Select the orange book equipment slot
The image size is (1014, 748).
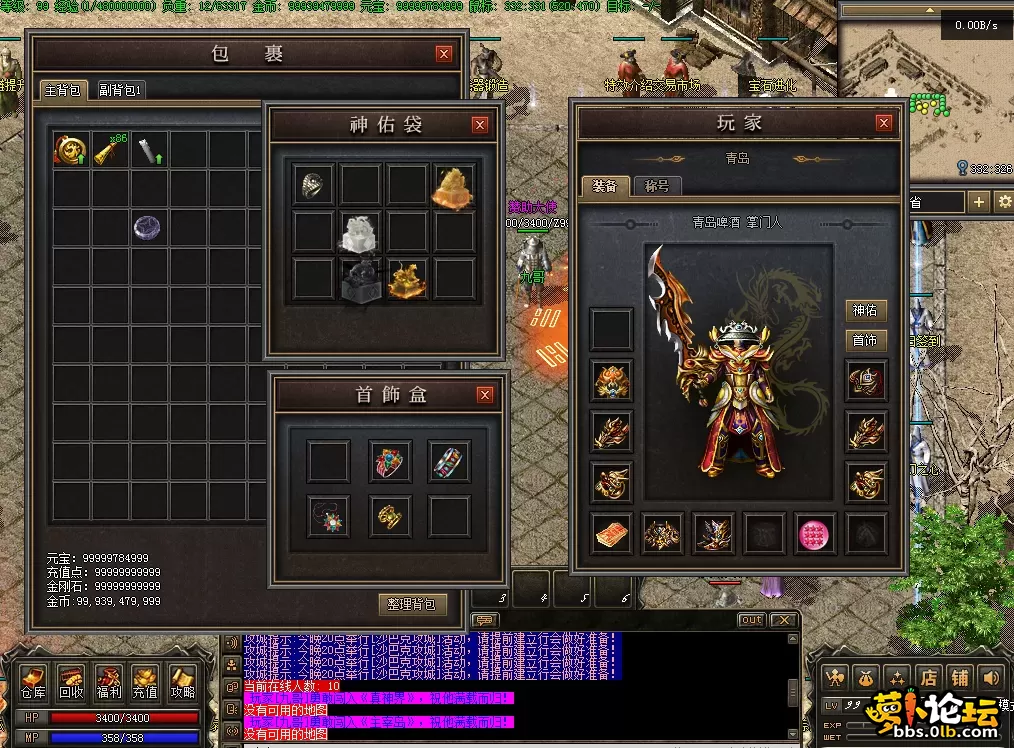click(x=611, y=534)
